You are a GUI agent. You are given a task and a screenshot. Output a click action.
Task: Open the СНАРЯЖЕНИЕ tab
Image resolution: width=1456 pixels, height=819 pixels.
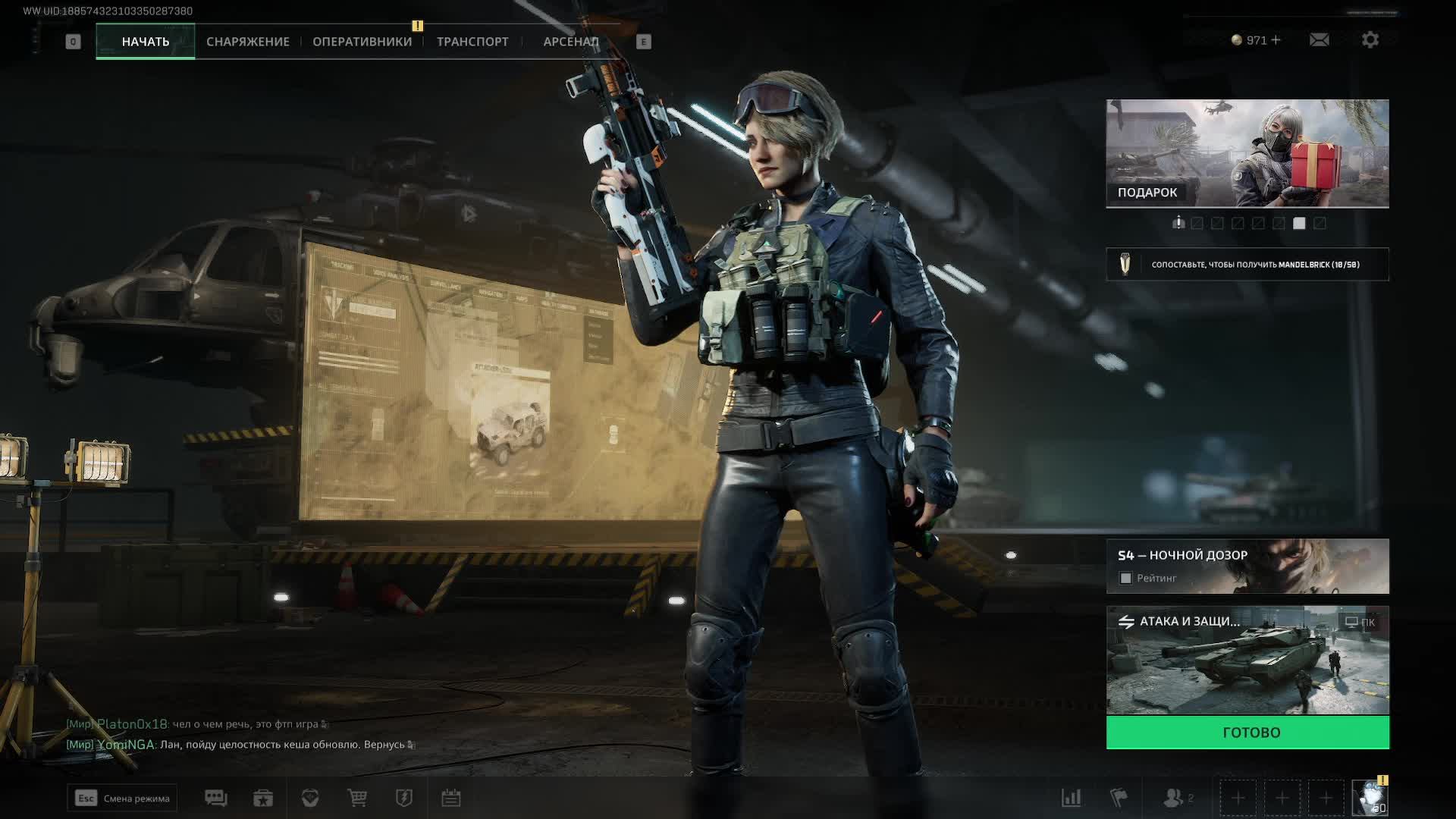[248, 42]
